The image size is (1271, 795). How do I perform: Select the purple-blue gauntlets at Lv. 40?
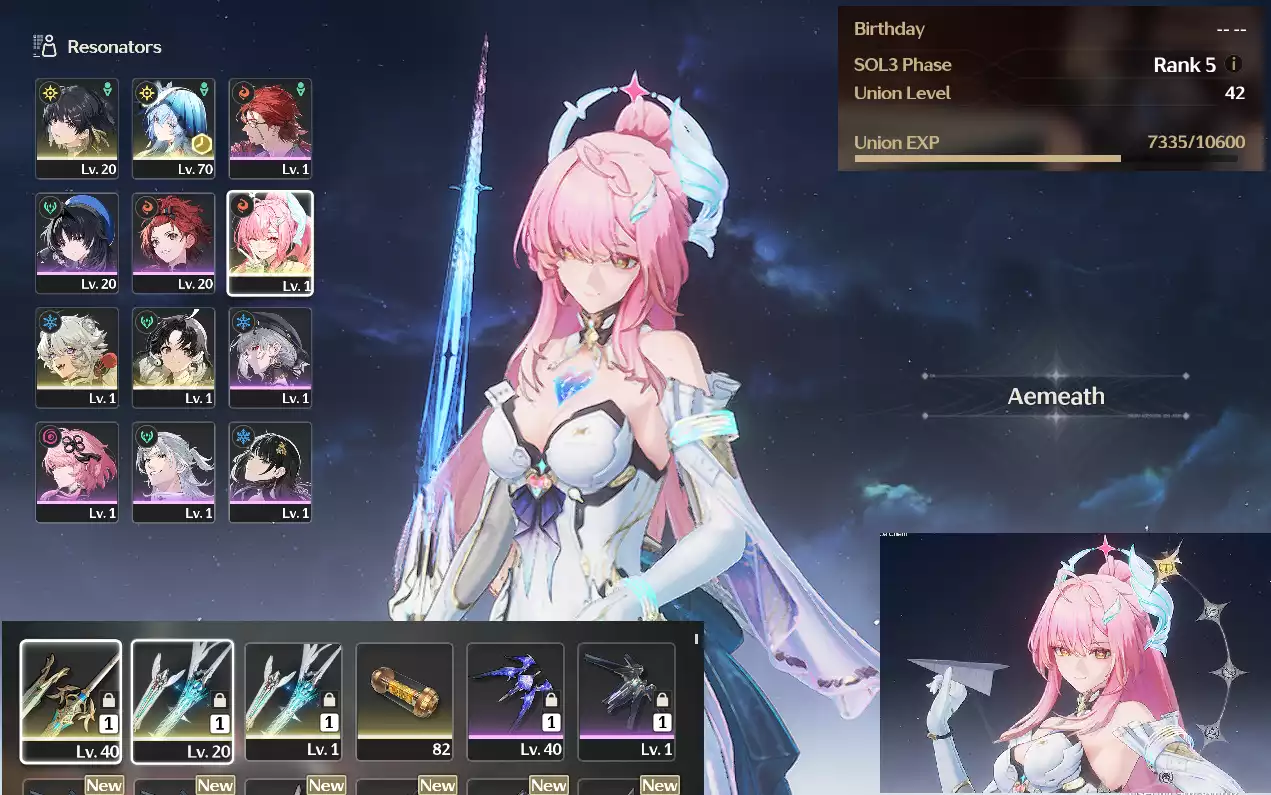click(x=515, y=700)
